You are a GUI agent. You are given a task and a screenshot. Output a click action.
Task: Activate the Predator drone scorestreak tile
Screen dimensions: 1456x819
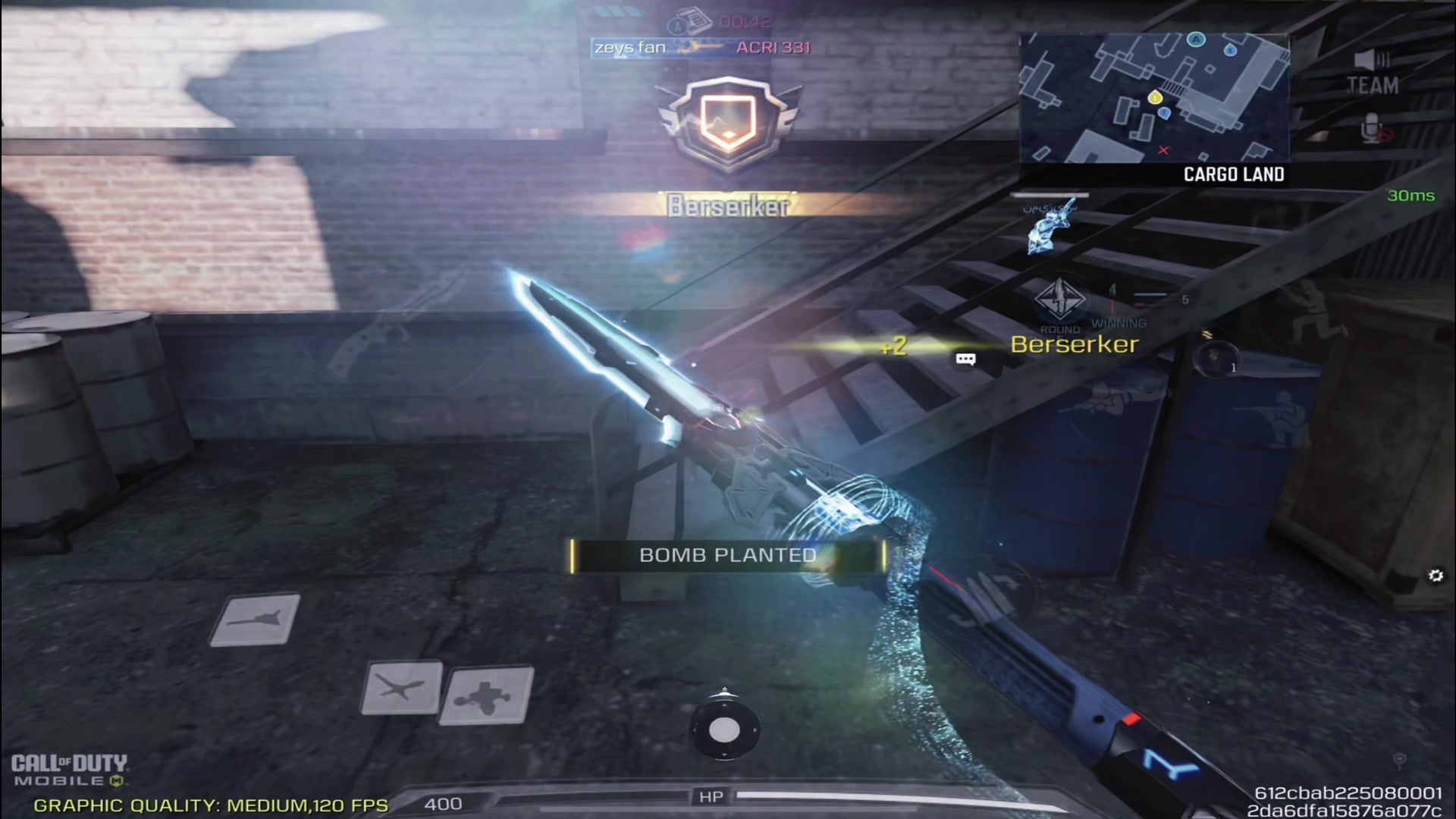click(402, 688)
